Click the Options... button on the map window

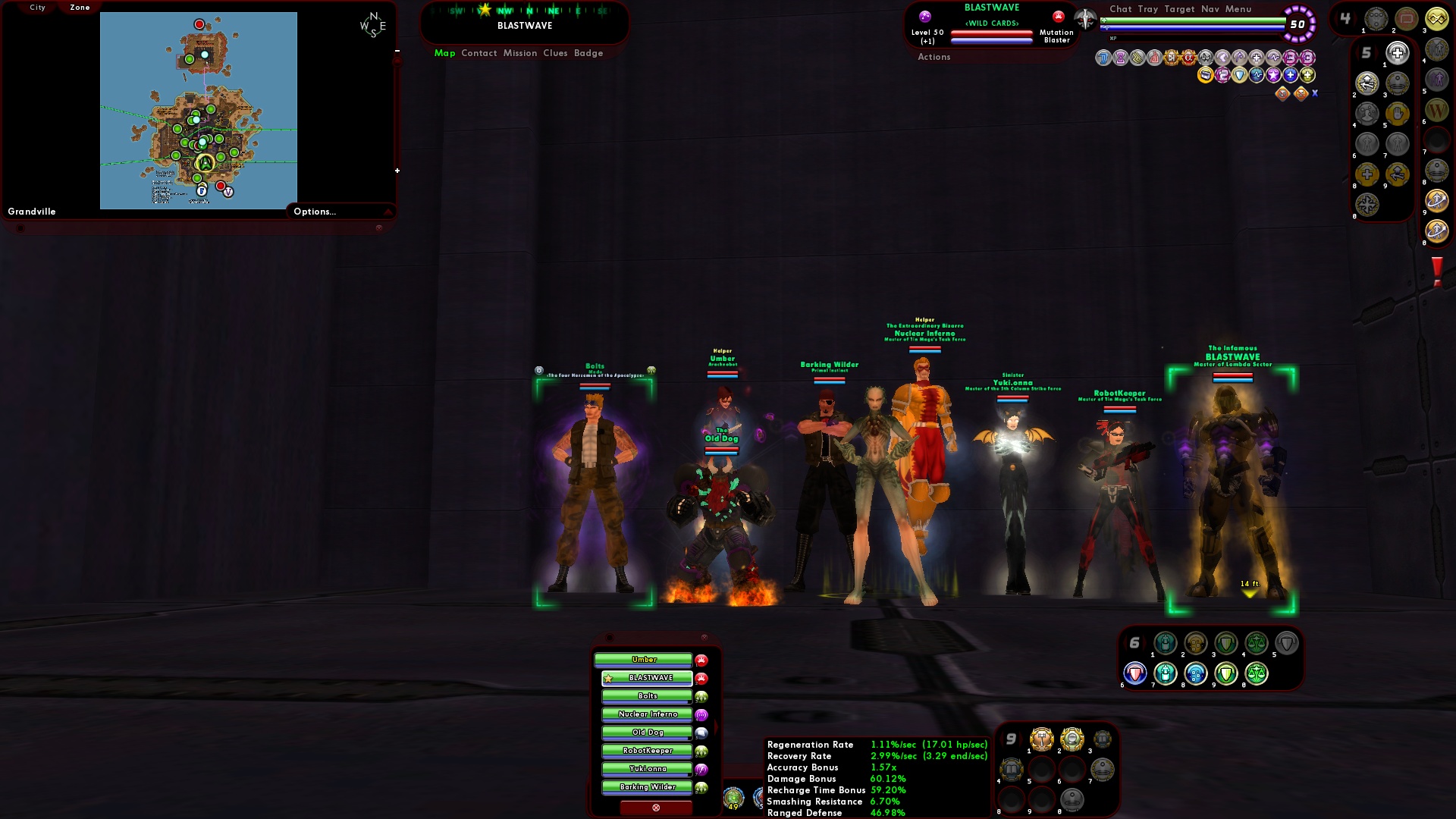pos(315,212)
